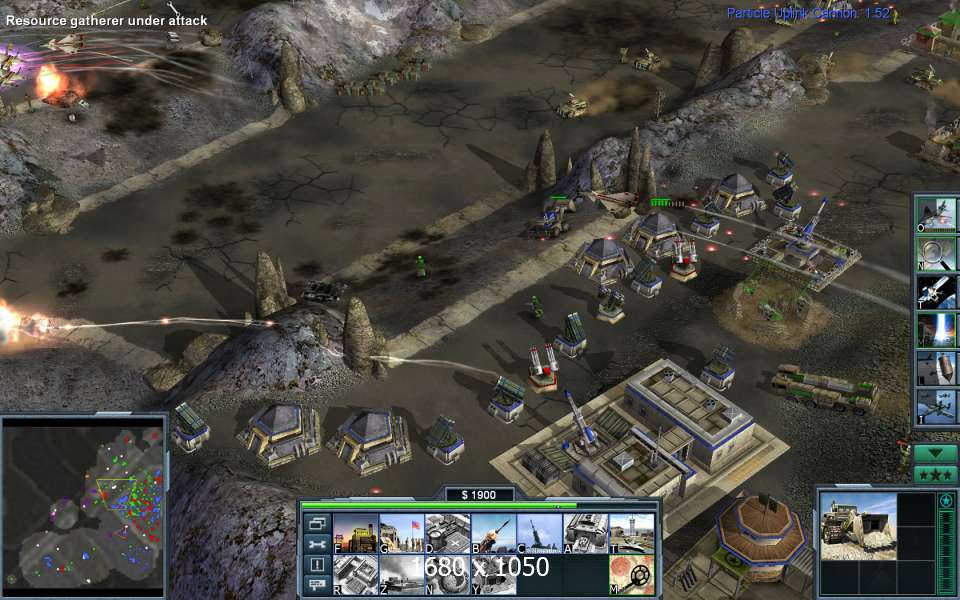960x600 pixels.
Task: Click the exclamation mark beacon button
Action: click(x=317, y=565)
